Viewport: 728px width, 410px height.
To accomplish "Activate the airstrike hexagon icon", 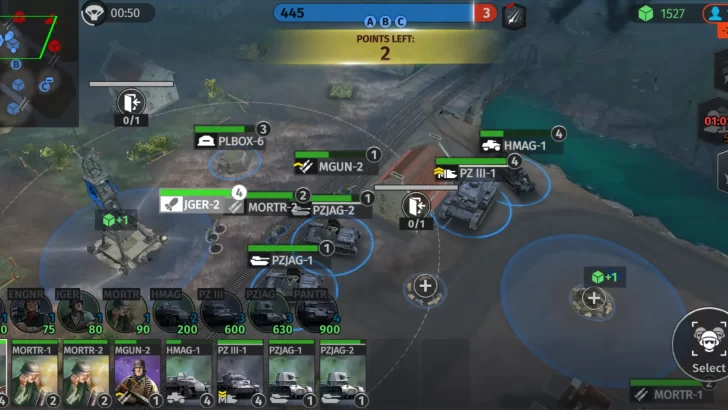I will click(513, 15).
